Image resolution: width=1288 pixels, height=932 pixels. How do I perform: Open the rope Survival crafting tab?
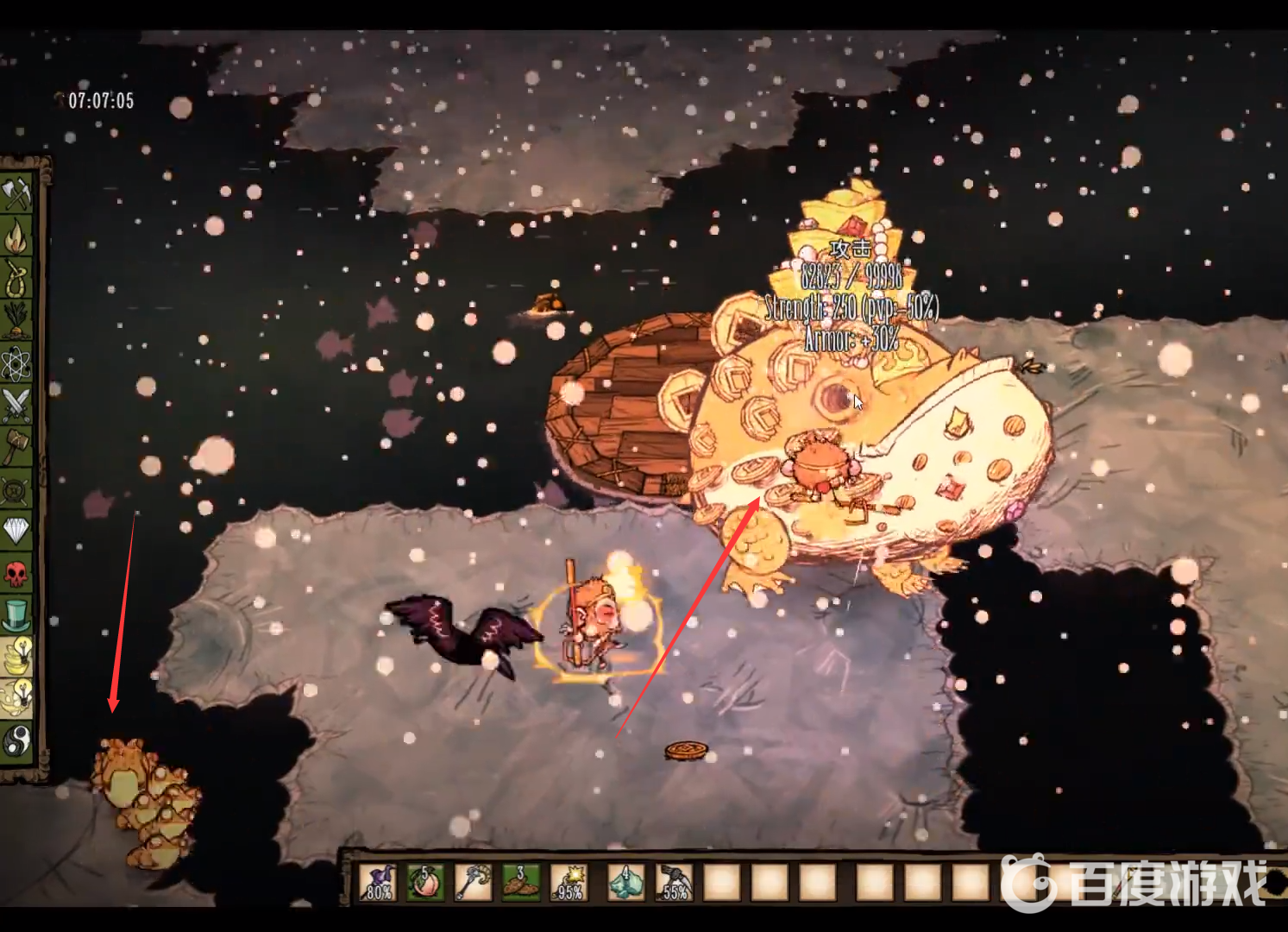16,279
